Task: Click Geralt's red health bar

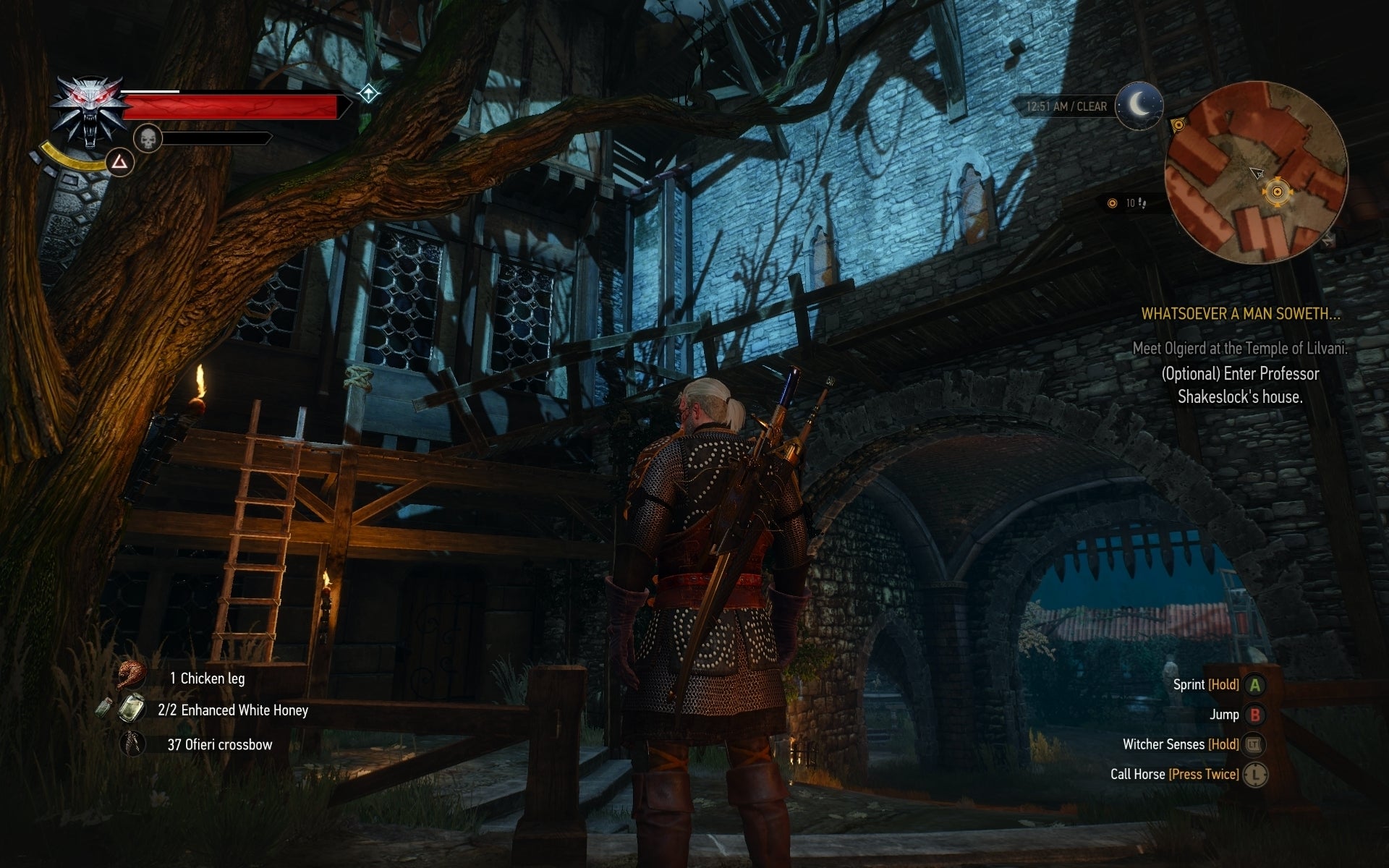Action: coord(235,106)
